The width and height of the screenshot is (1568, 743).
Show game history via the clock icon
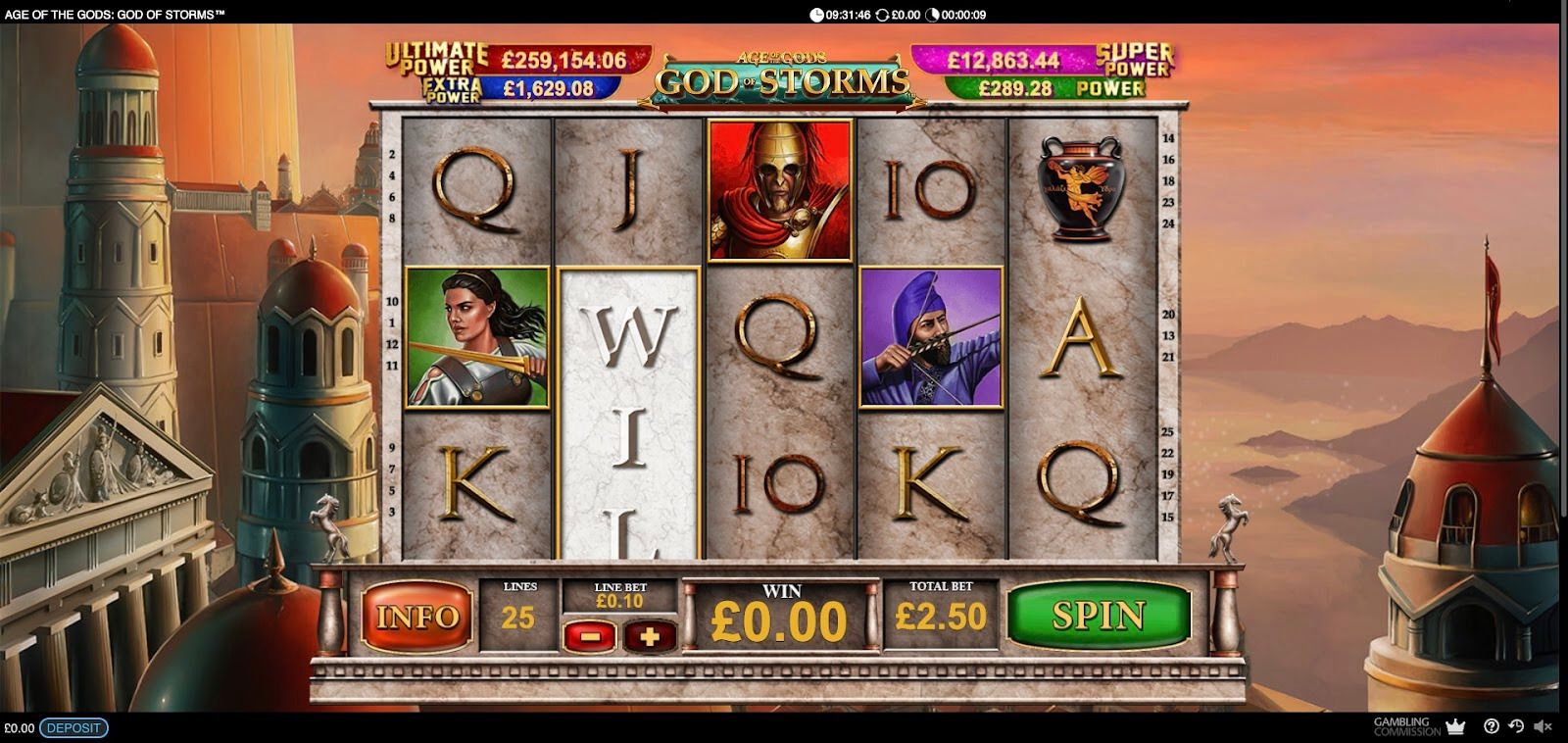(x=1516, y=726)
